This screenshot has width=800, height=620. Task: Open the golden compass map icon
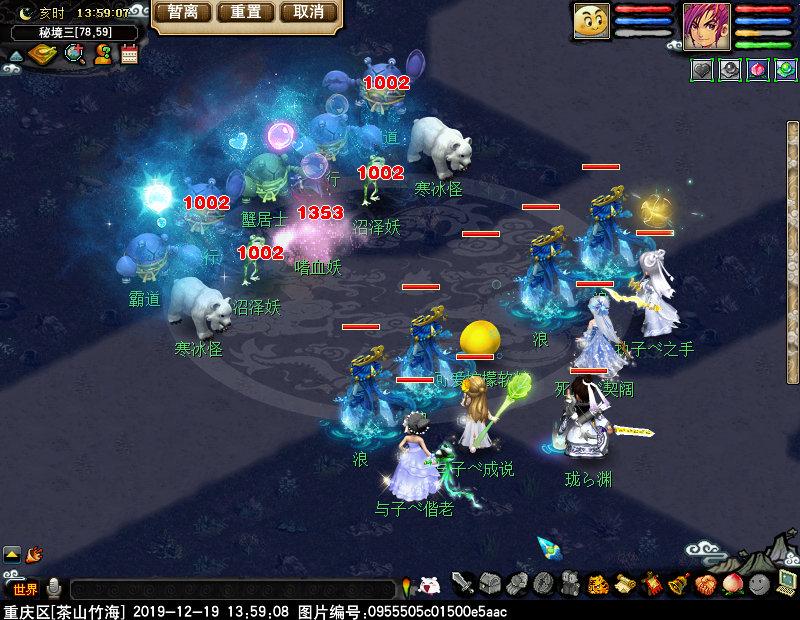[43, 54]
